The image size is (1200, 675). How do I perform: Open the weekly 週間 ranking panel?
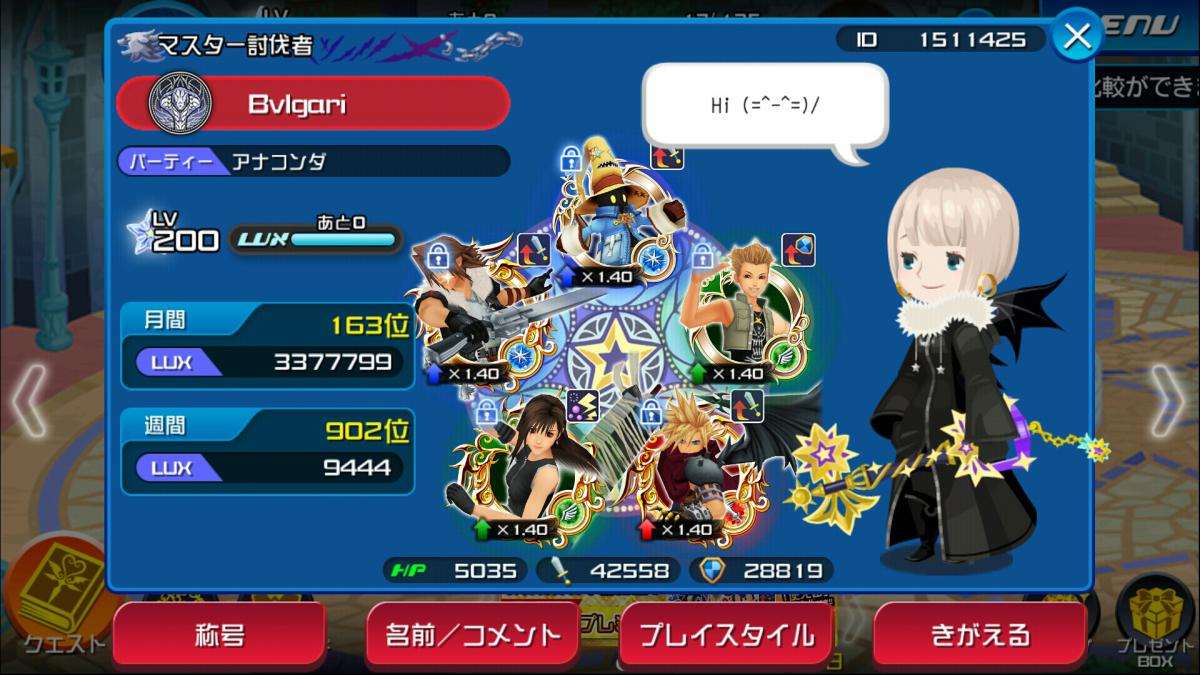[x=267, y=451]
